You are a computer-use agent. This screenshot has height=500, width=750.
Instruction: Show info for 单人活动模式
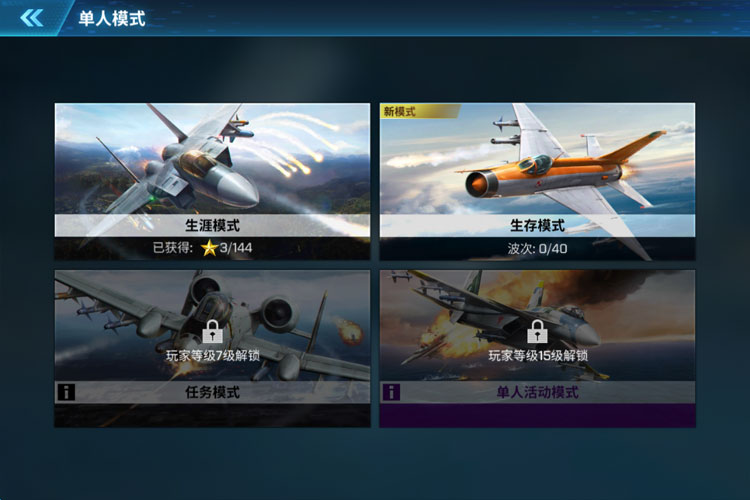pyautogui.click(x=391, y=393)
